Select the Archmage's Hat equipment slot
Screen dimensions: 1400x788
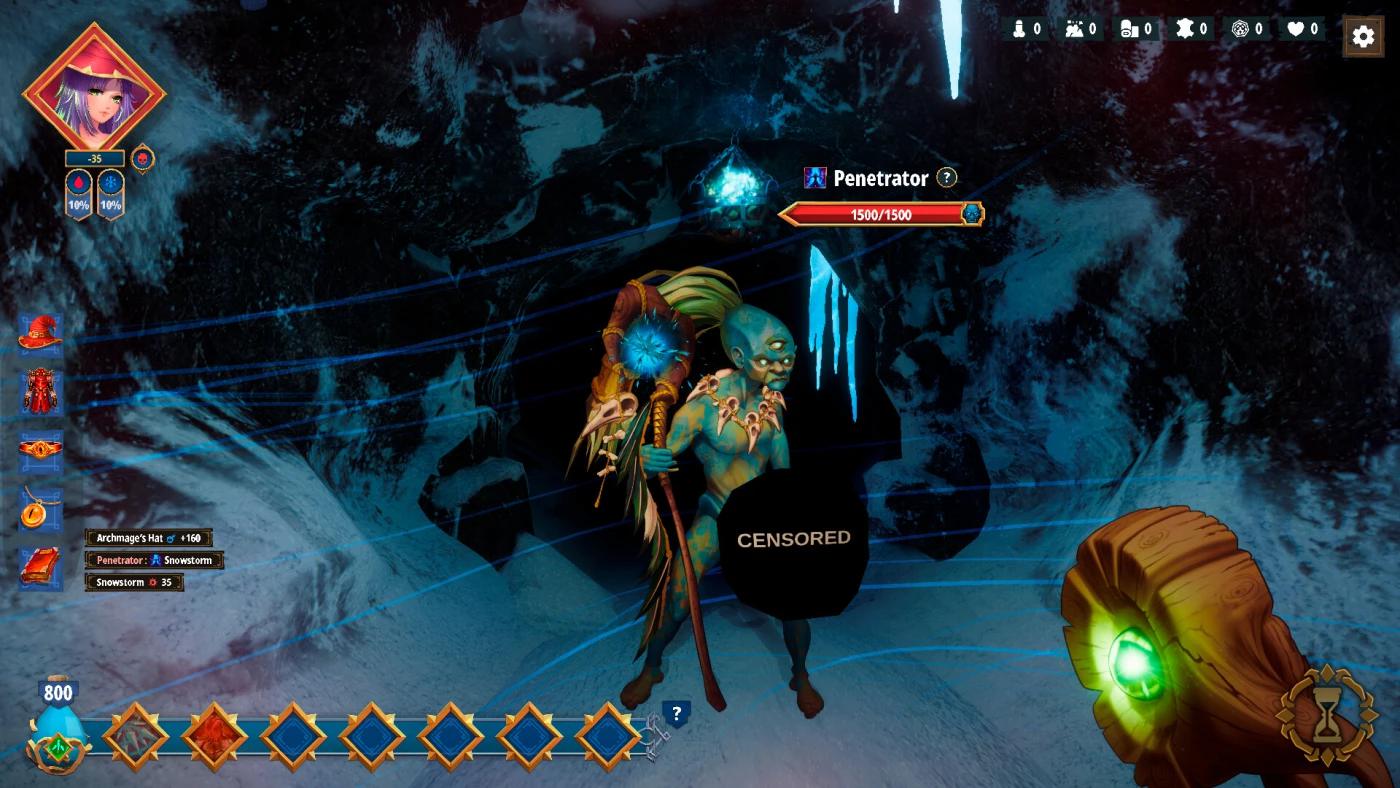(x=41, y=335)
